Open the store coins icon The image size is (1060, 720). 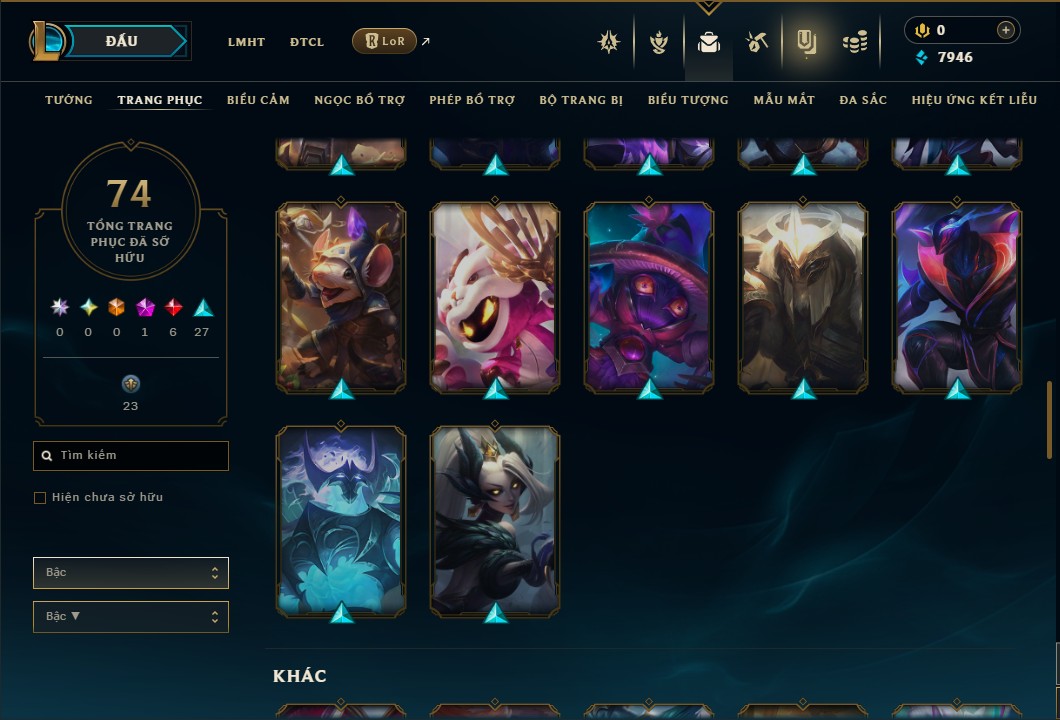click(854, 42)
